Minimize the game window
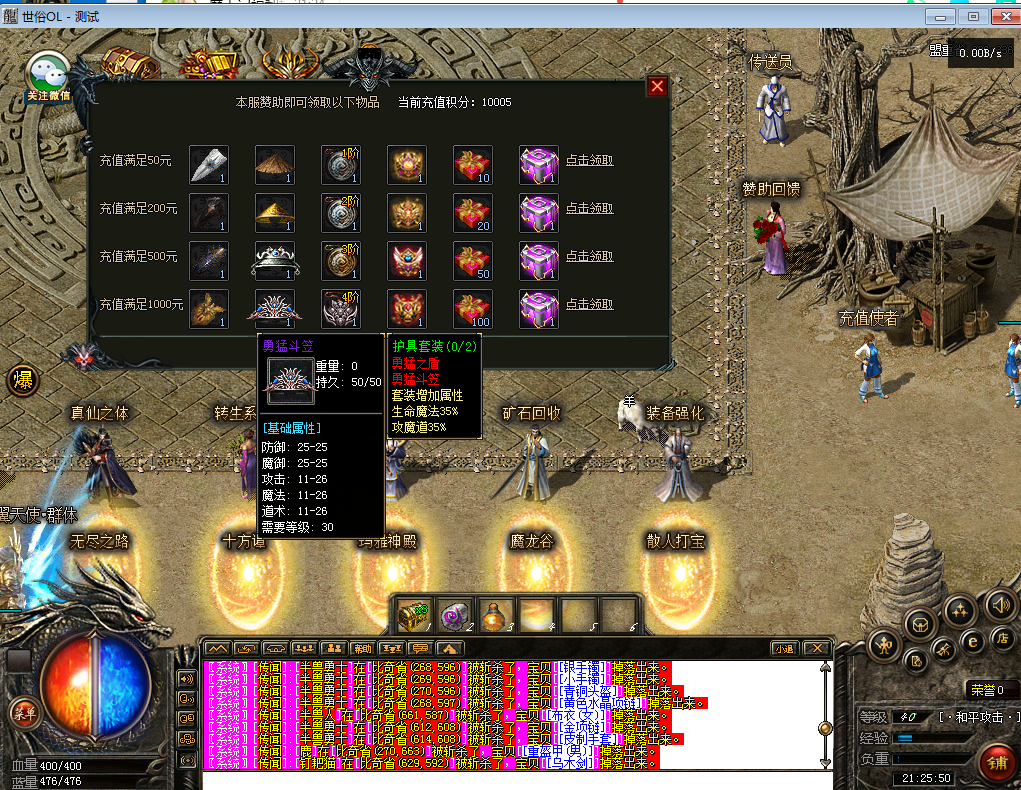 [x=938, y=17]
